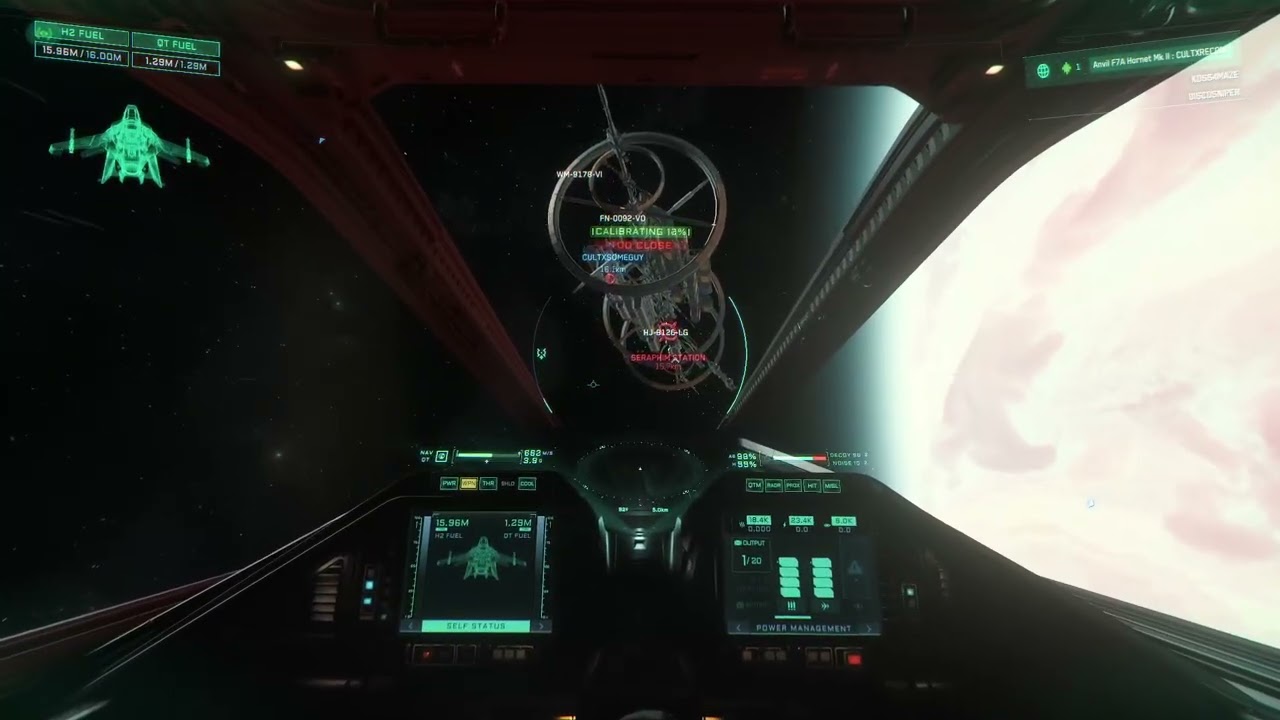
Task: Go to previous page from Self Status
Action: coord(408,627)
